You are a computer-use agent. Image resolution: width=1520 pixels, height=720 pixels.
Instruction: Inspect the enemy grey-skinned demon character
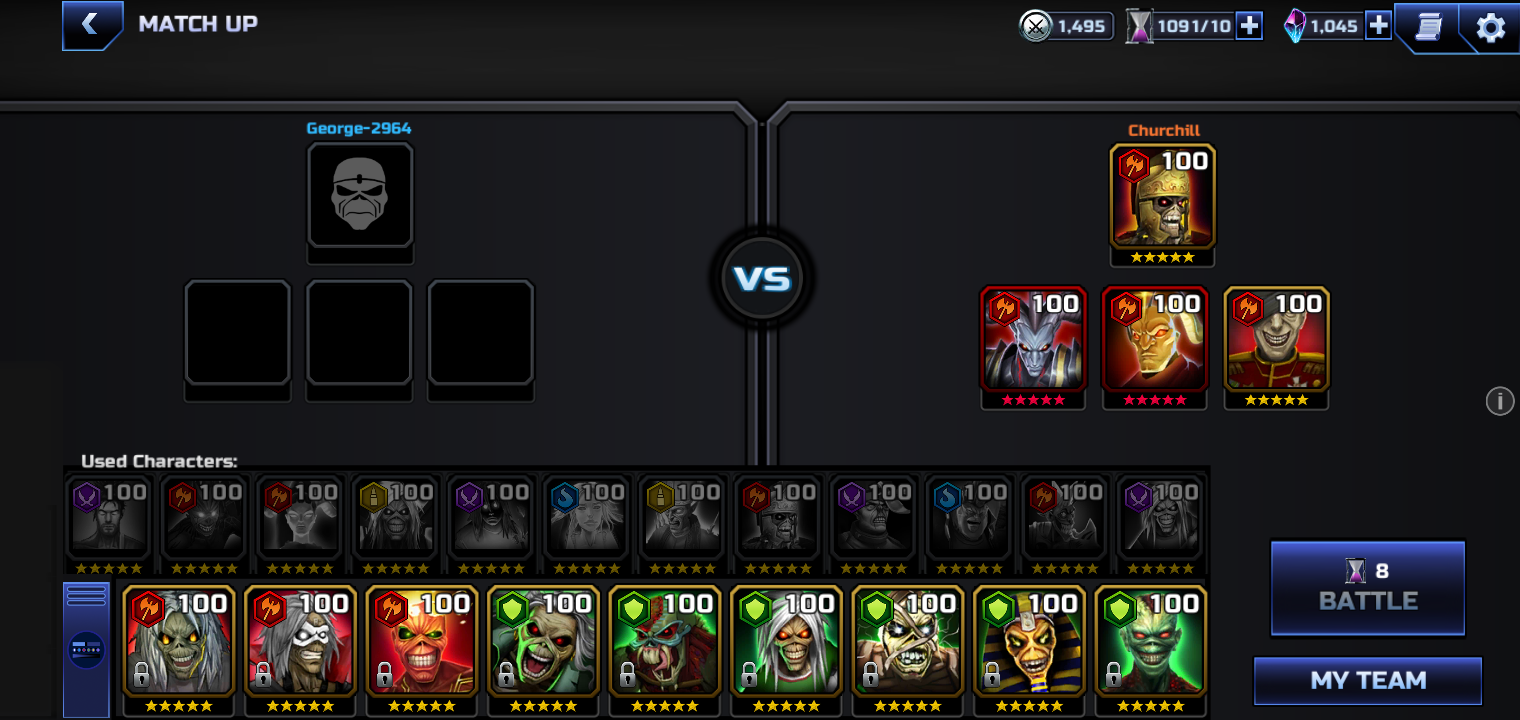(x=1033, y=339)
